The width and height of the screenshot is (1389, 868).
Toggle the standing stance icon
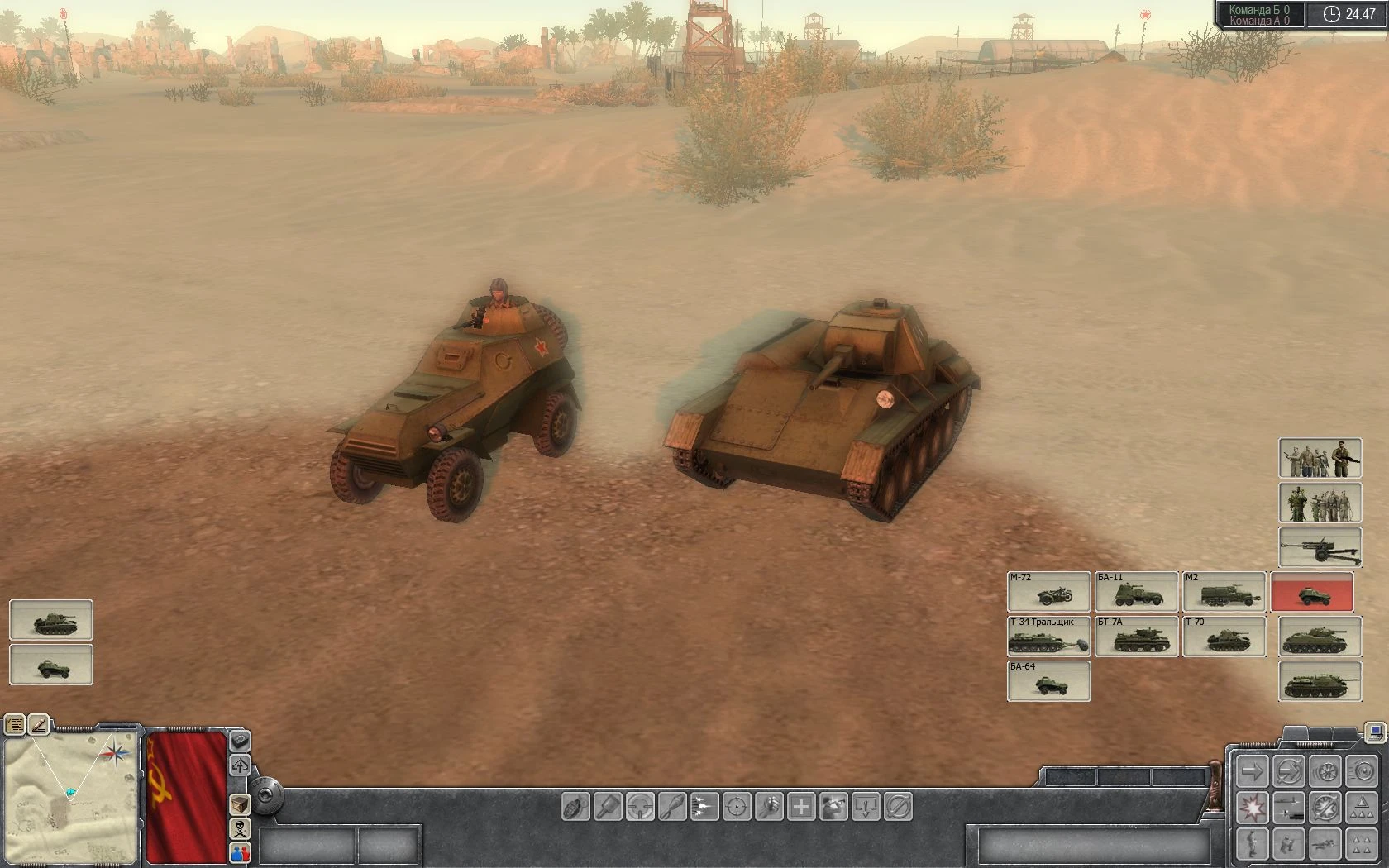[1251, 844]
